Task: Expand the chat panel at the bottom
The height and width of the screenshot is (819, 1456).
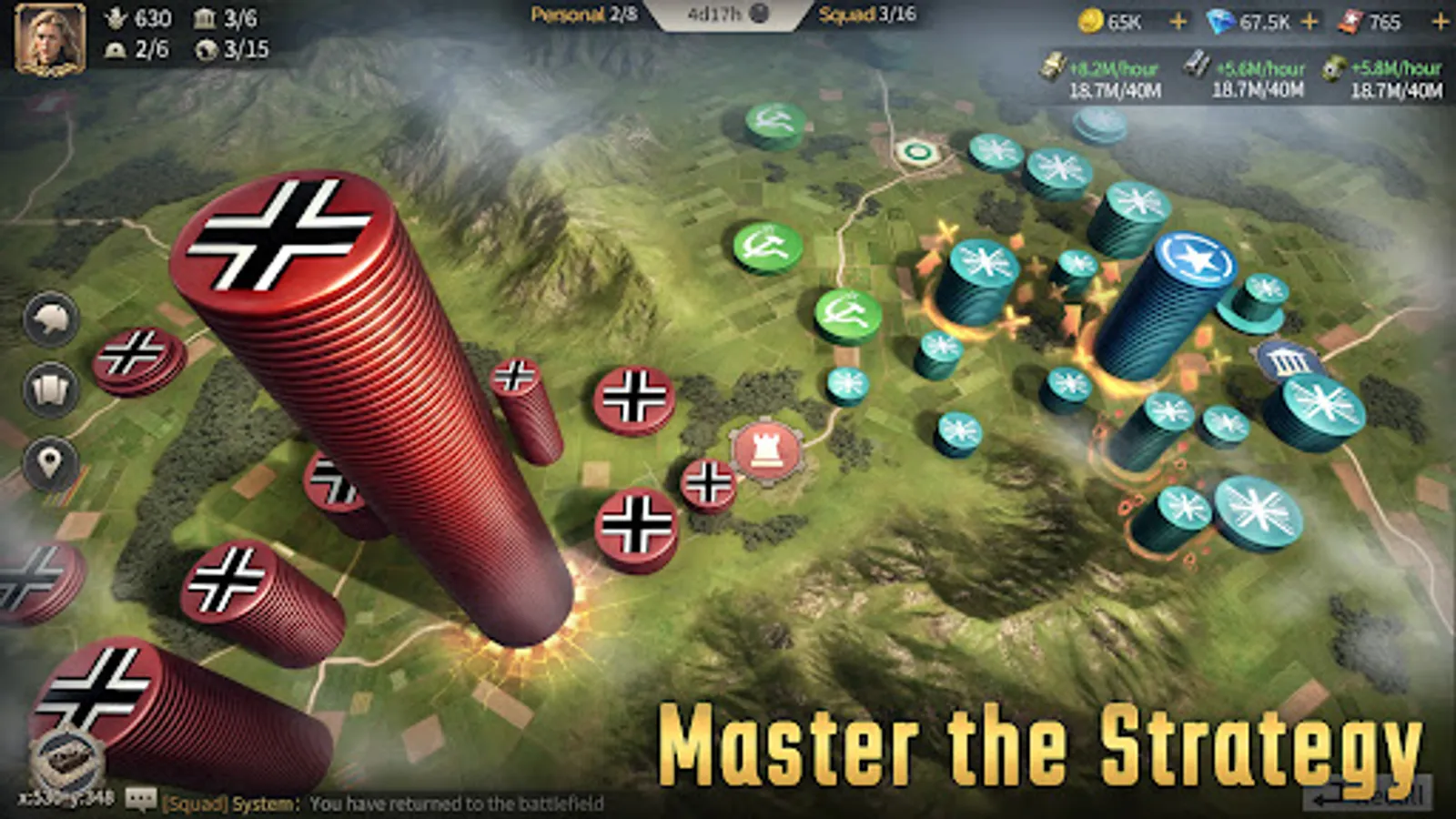Action: coord(139,800)
